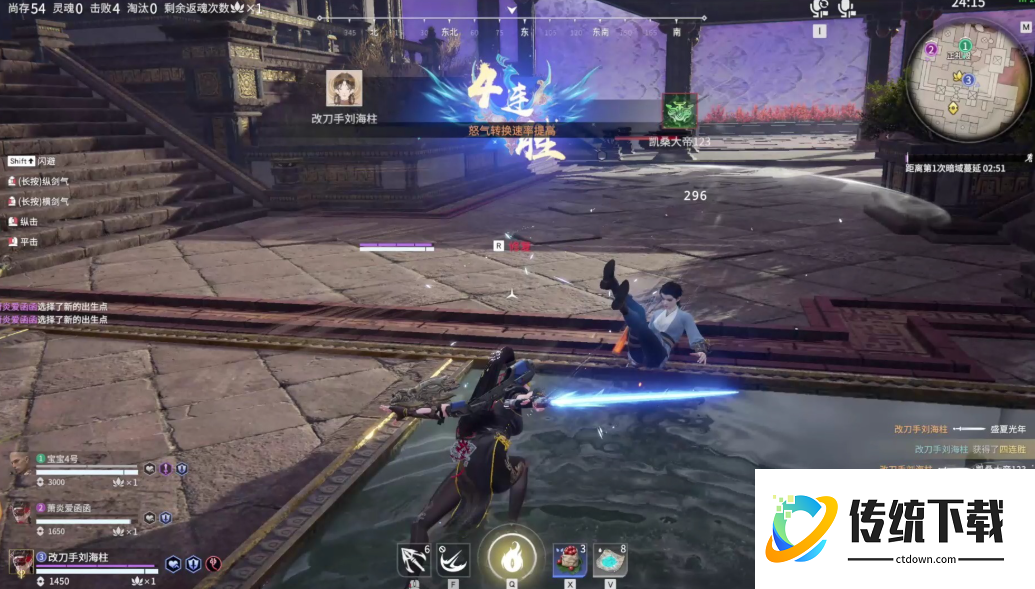1035x589 pixels.
Task: Select teammate 宝宝4号 portrait
Action: [x=19, y=463]
